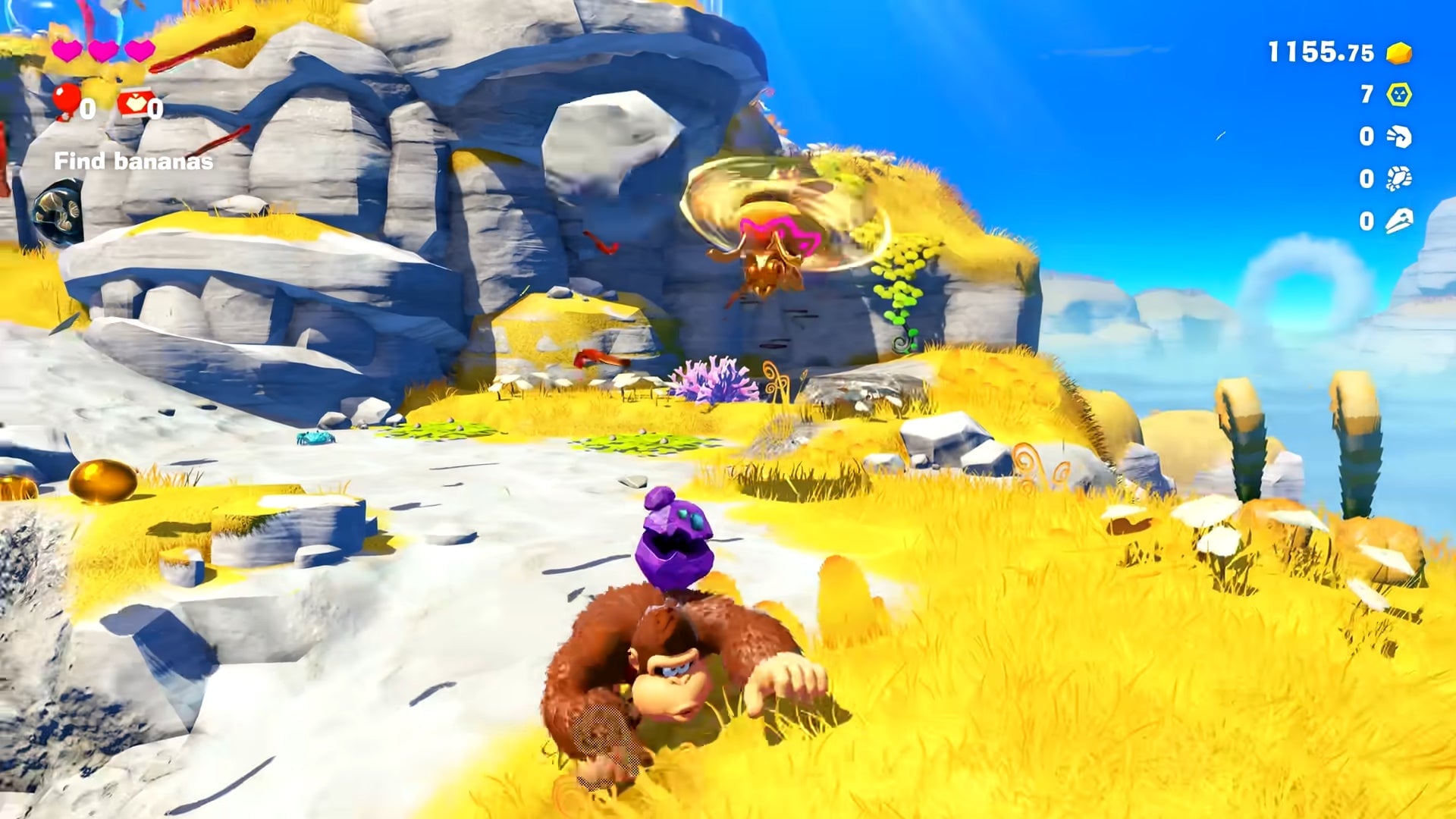
Task: Click the first pink heart in health meter
Action: click(68, 49)
